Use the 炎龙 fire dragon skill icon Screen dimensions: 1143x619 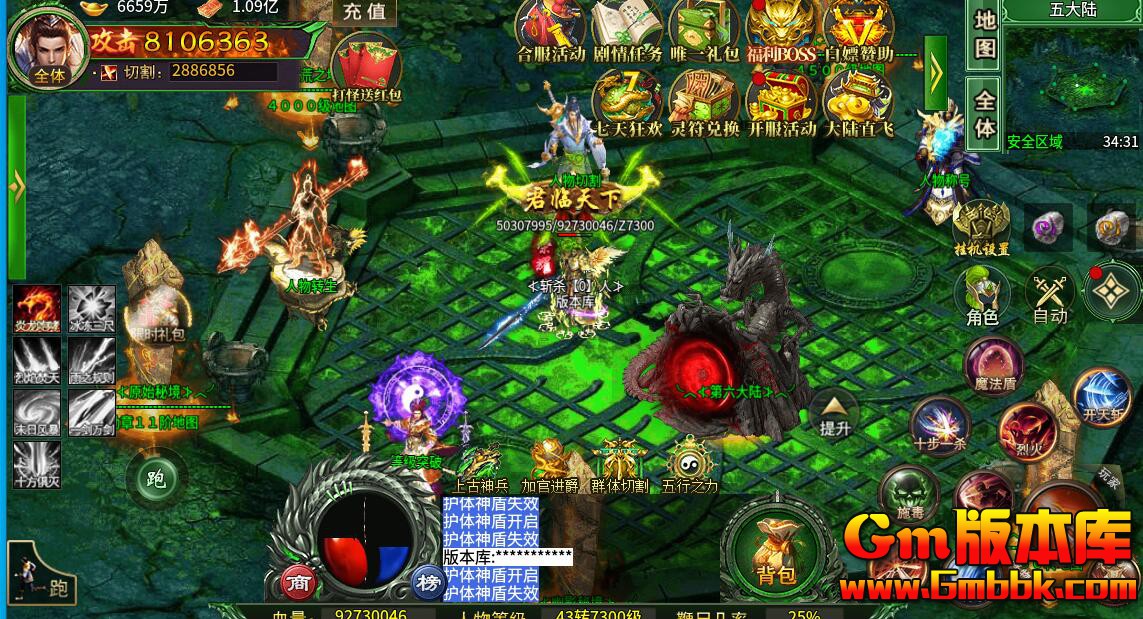tap(37, 309)
